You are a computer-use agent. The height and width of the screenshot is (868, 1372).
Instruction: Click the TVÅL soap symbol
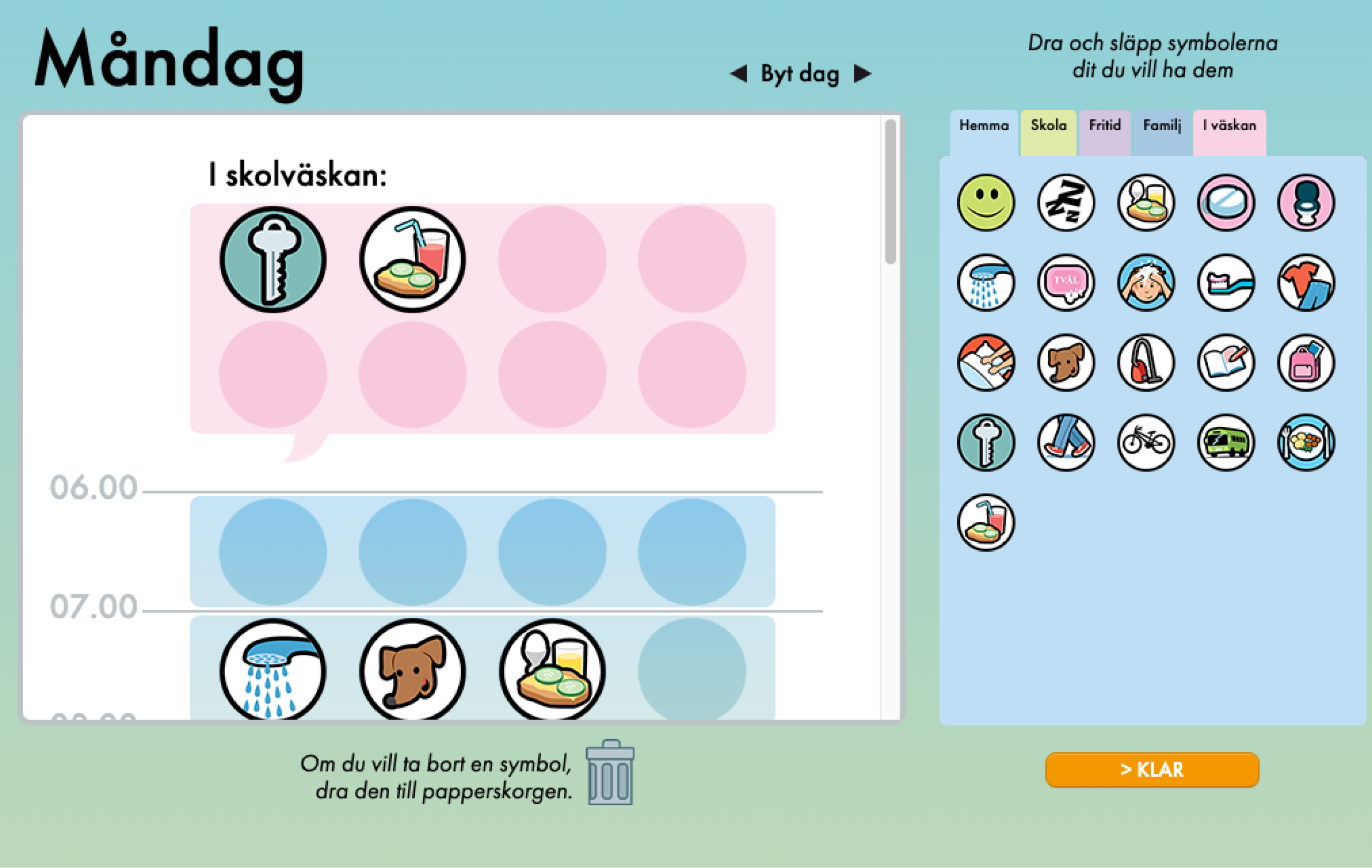coord(1065,283)
